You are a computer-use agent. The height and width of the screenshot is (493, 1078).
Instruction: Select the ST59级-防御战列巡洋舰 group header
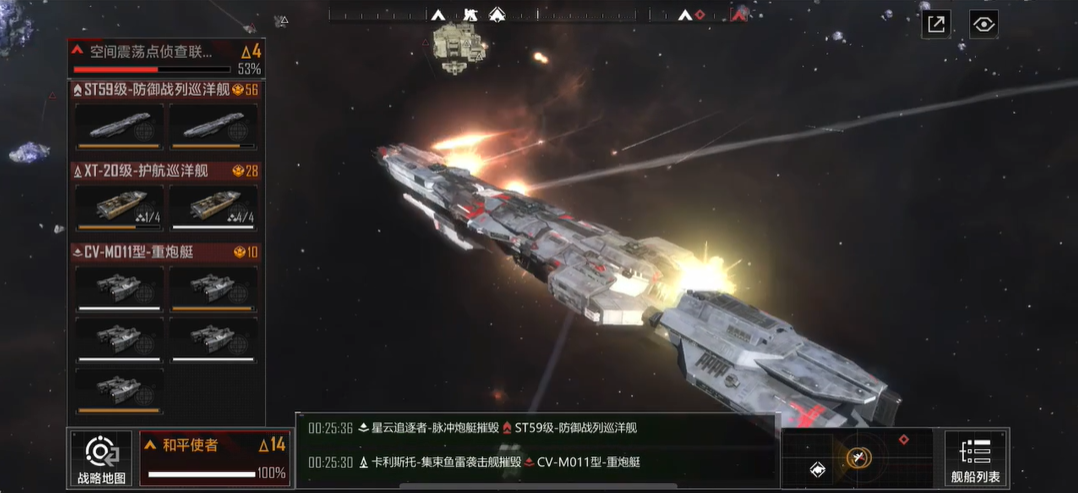165,90
